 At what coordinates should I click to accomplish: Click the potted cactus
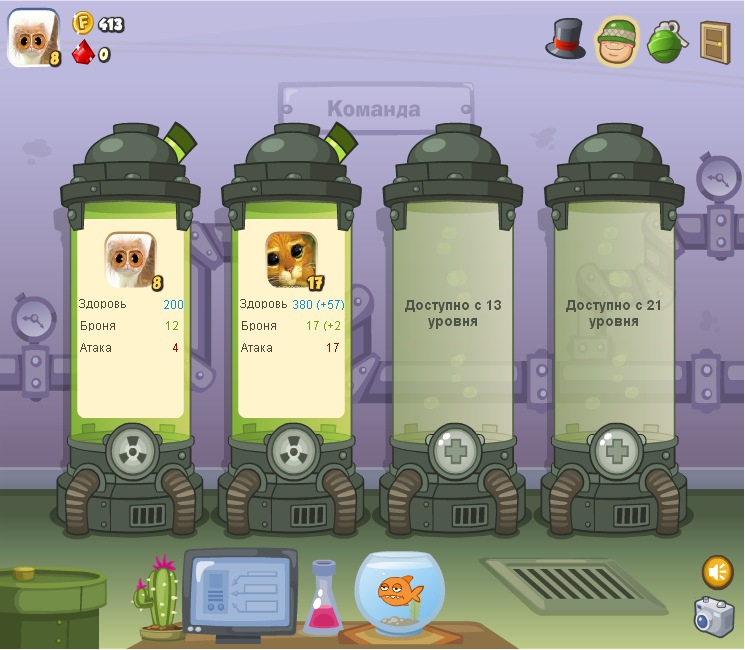click(161, 599)
